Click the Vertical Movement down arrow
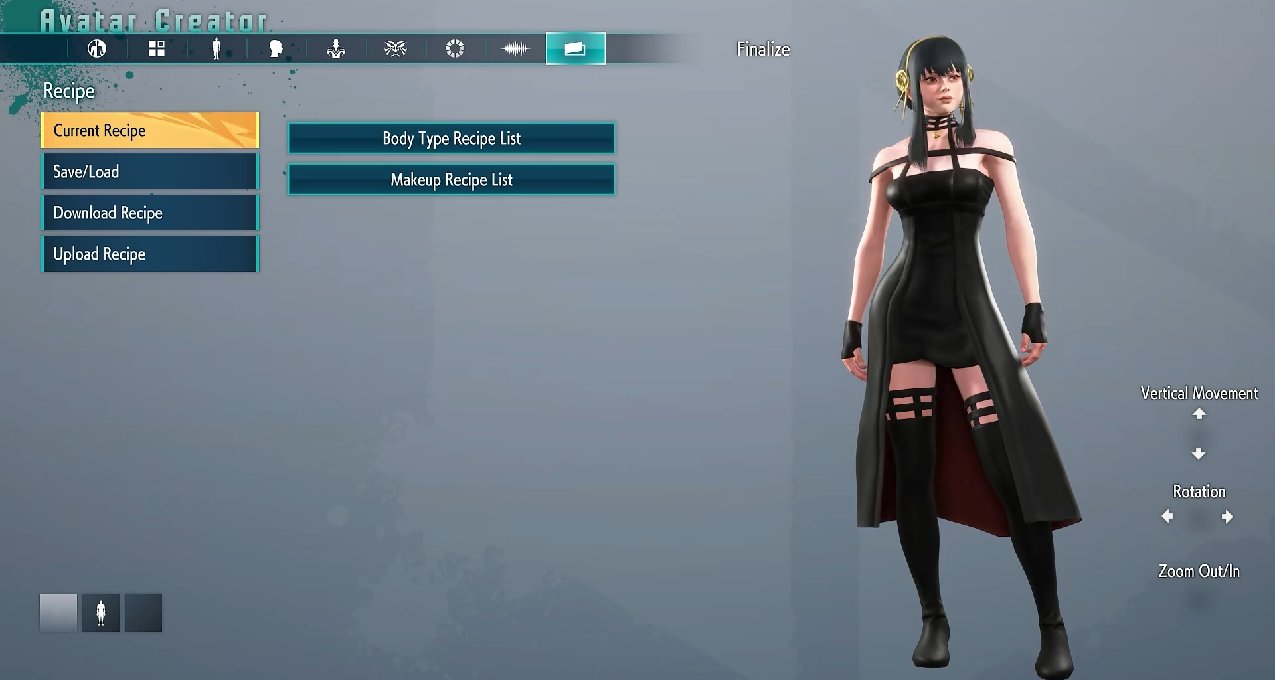1275x680 pixels. [x=1199, y=454]
